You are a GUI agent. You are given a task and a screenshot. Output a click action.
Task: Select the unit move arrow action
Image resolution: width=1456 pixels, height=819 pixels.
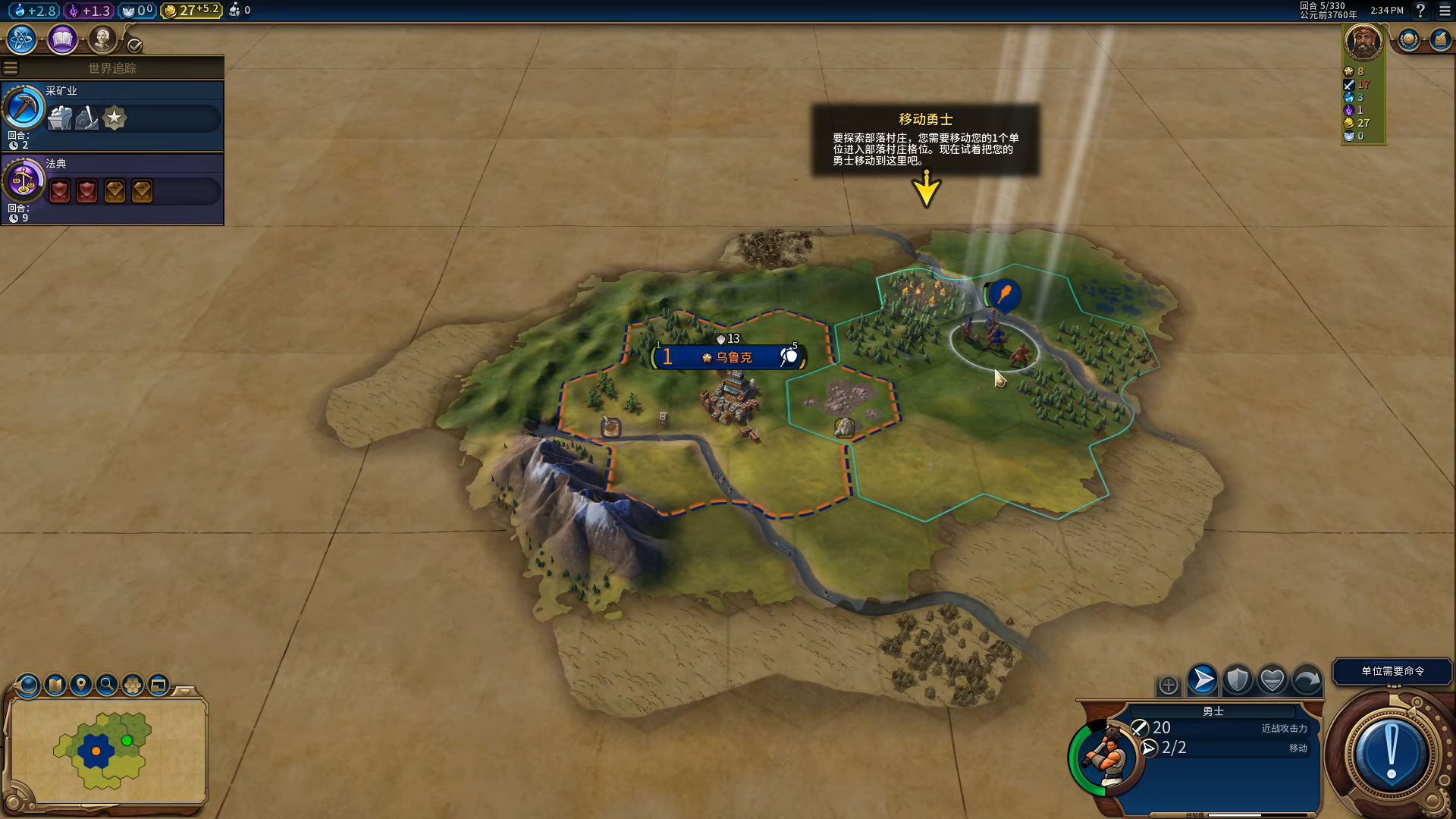(x=1202, y=680)
